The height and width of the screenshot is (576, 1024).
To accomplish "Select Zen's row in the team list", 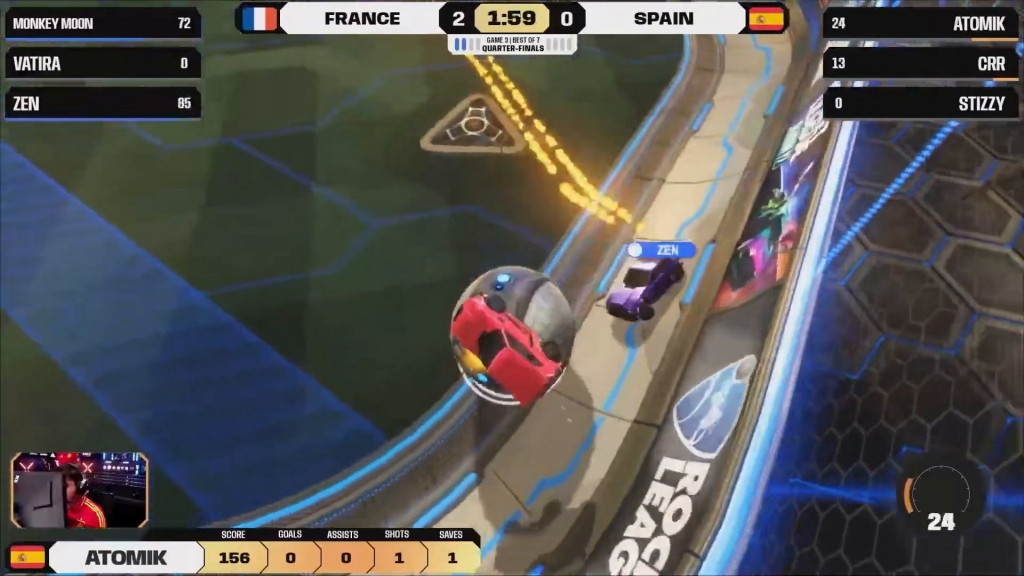I will (x=102, y=103).
